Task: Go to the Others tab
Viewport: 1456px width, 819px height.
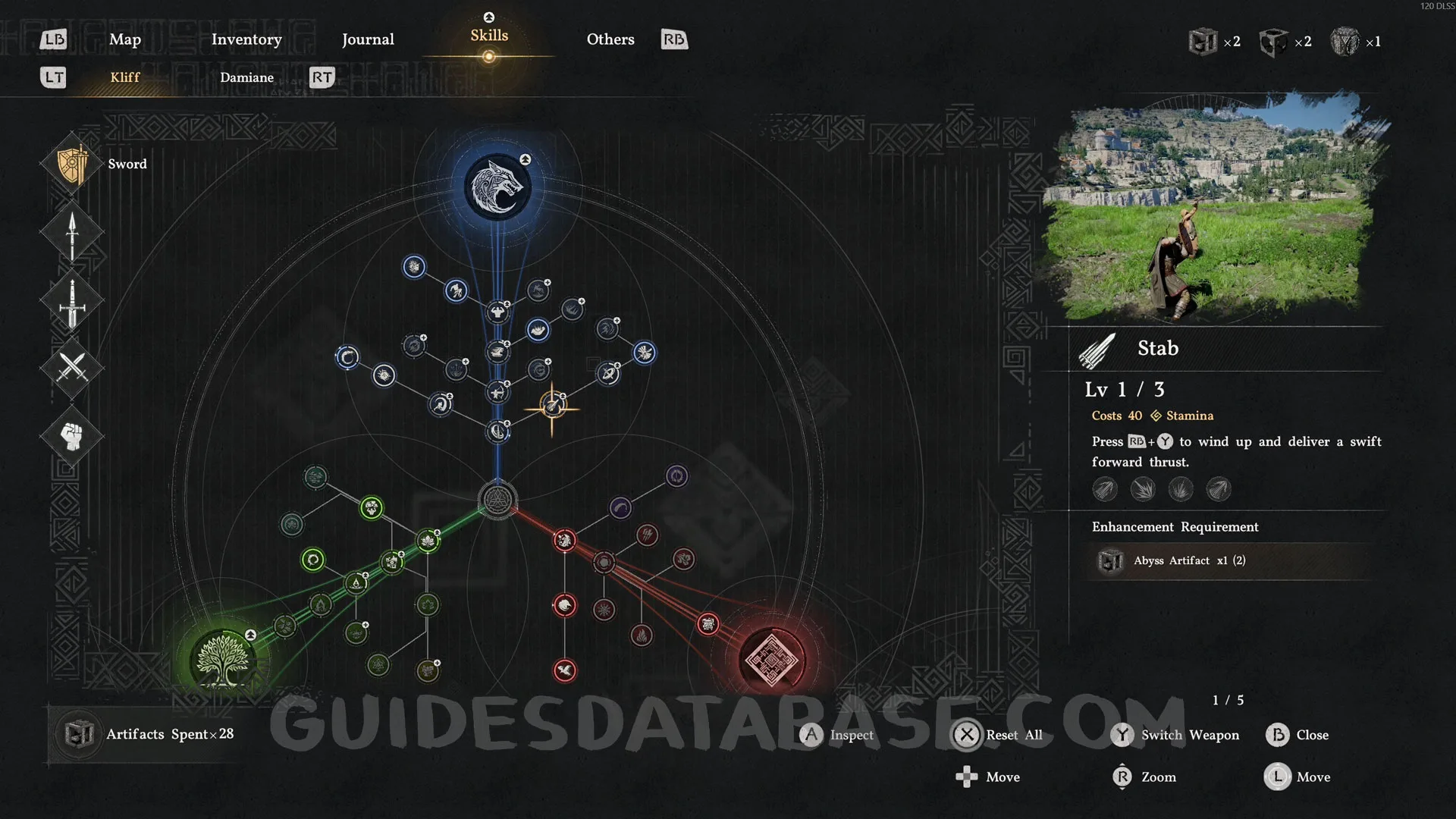Action: pyautogui.click(x=610, y=39)
